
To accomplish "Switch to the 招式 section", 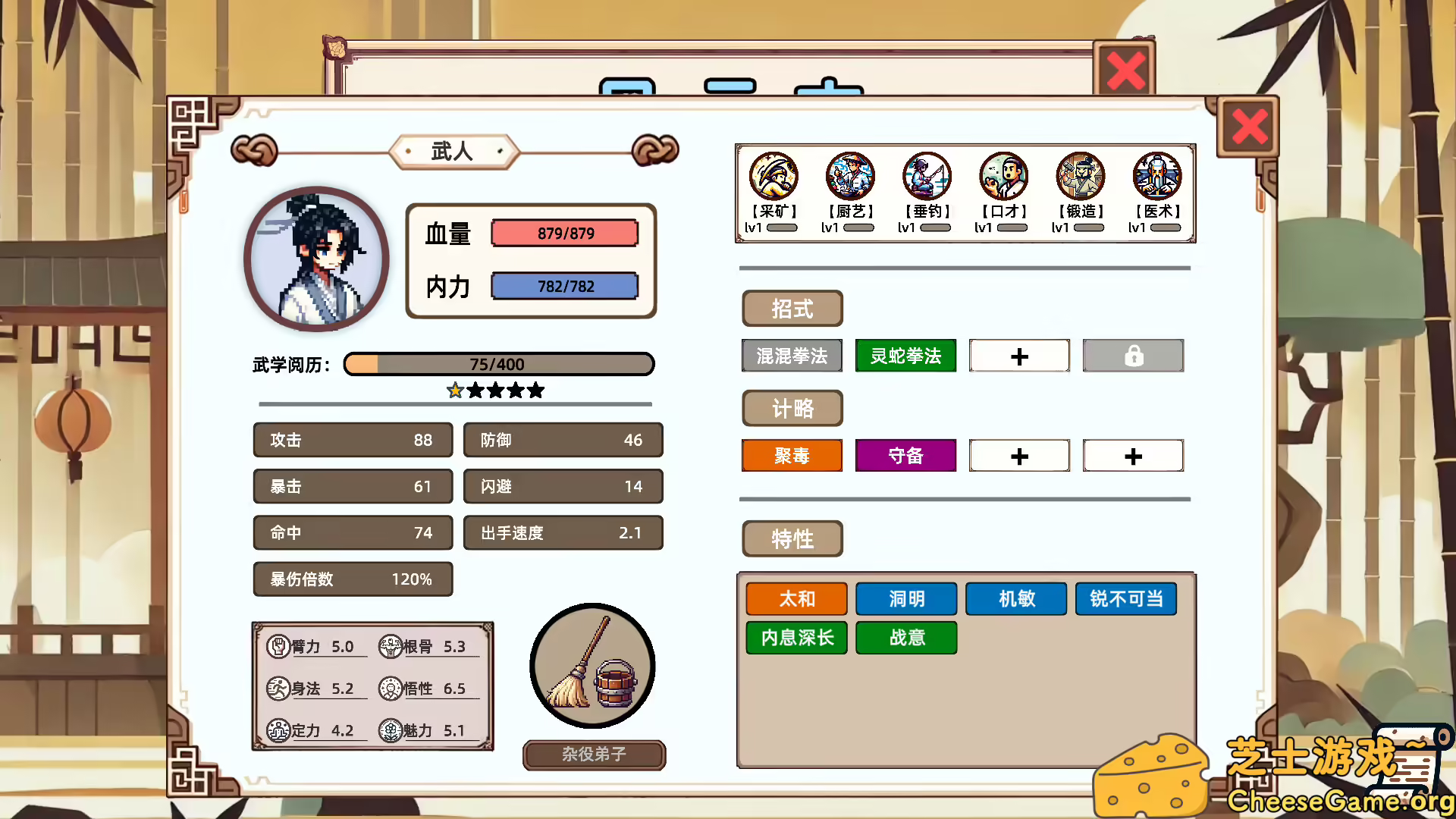I will pyautogui.click(x=792, y=309).
